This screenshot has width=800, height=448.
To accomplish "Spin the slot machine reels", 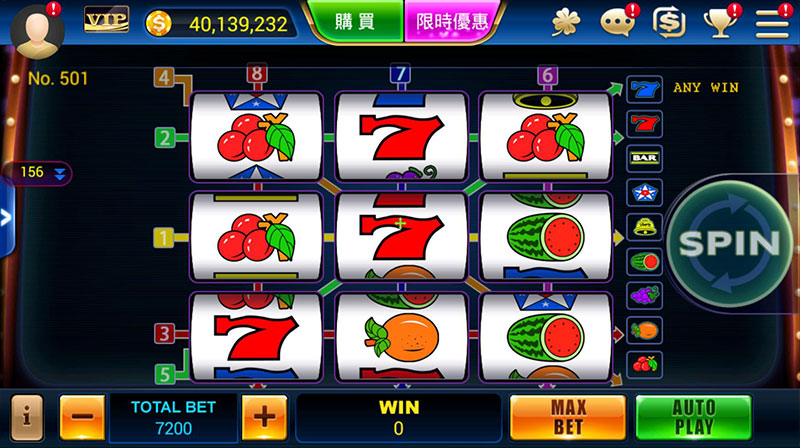I will click(728, 242).
